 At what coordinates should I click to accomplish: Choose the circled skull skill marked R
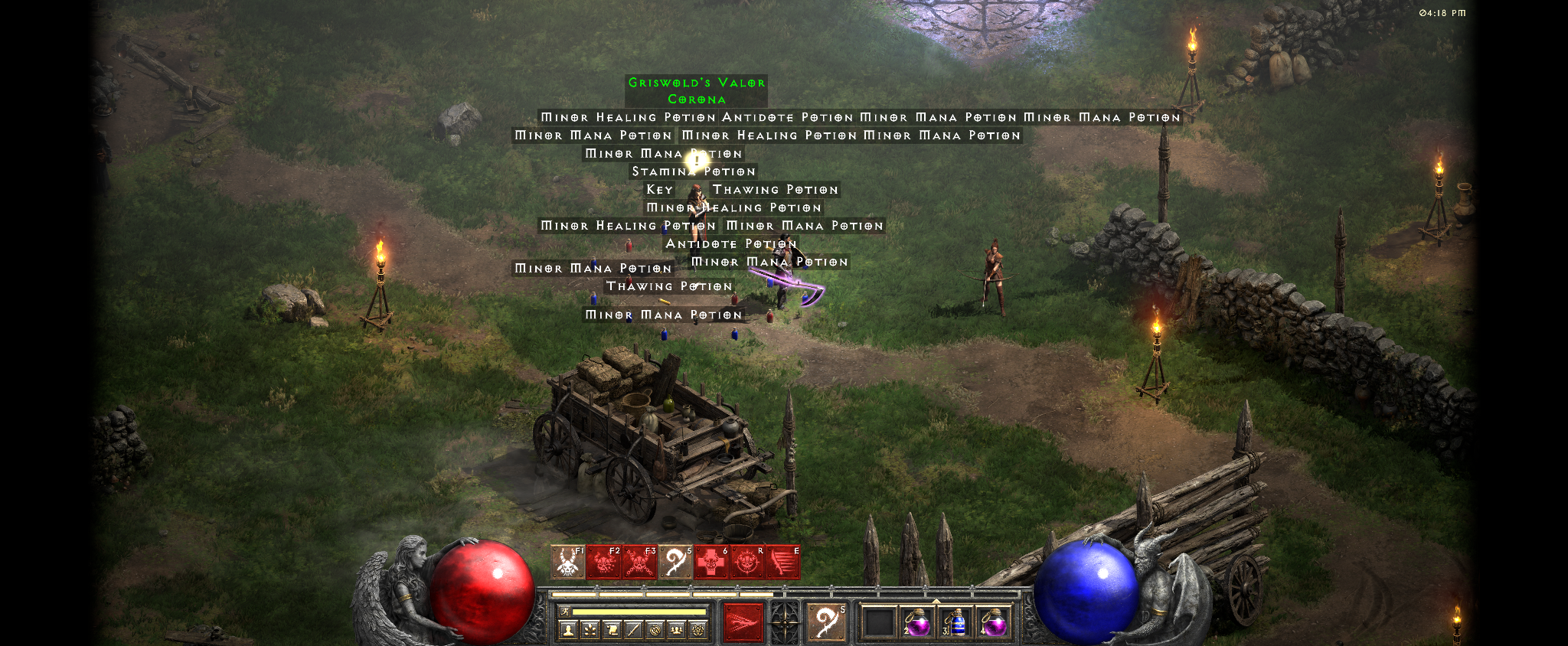coord(747,563)
